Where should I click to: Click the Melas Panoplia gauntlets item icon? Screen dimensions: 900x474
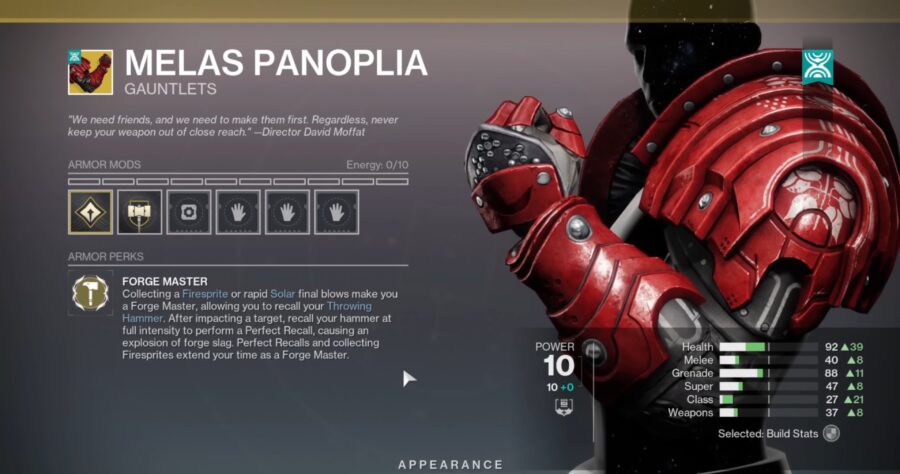click(90, 72)
